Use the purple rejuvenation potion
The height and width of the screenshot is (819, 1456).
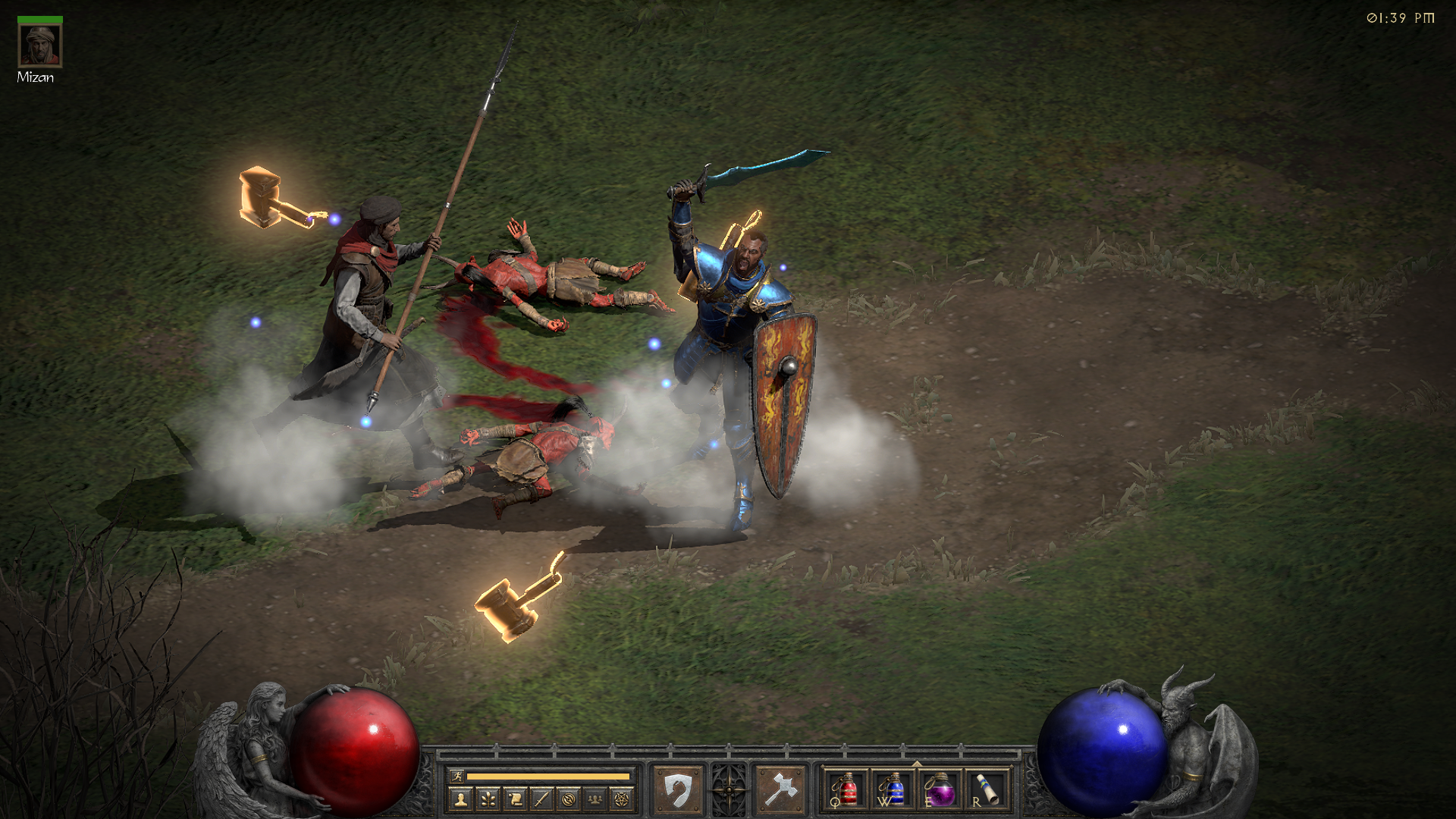point(940,789)
